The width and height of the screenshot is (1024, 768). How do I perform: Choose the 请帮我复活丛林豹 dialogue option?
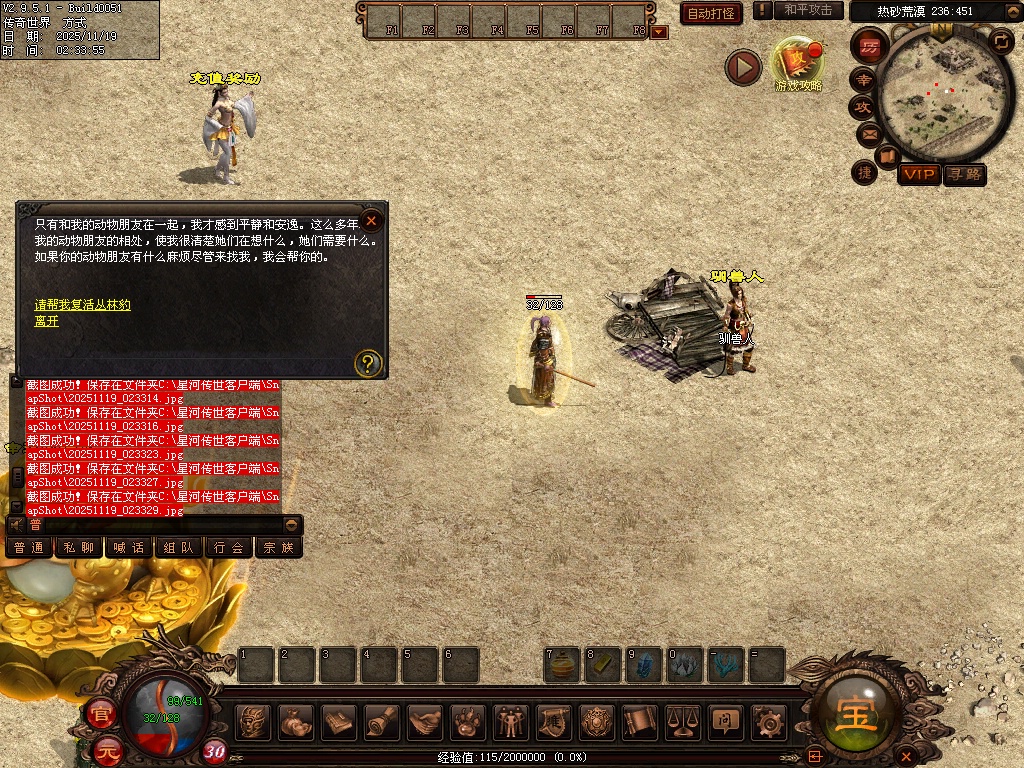coord(83,305)
